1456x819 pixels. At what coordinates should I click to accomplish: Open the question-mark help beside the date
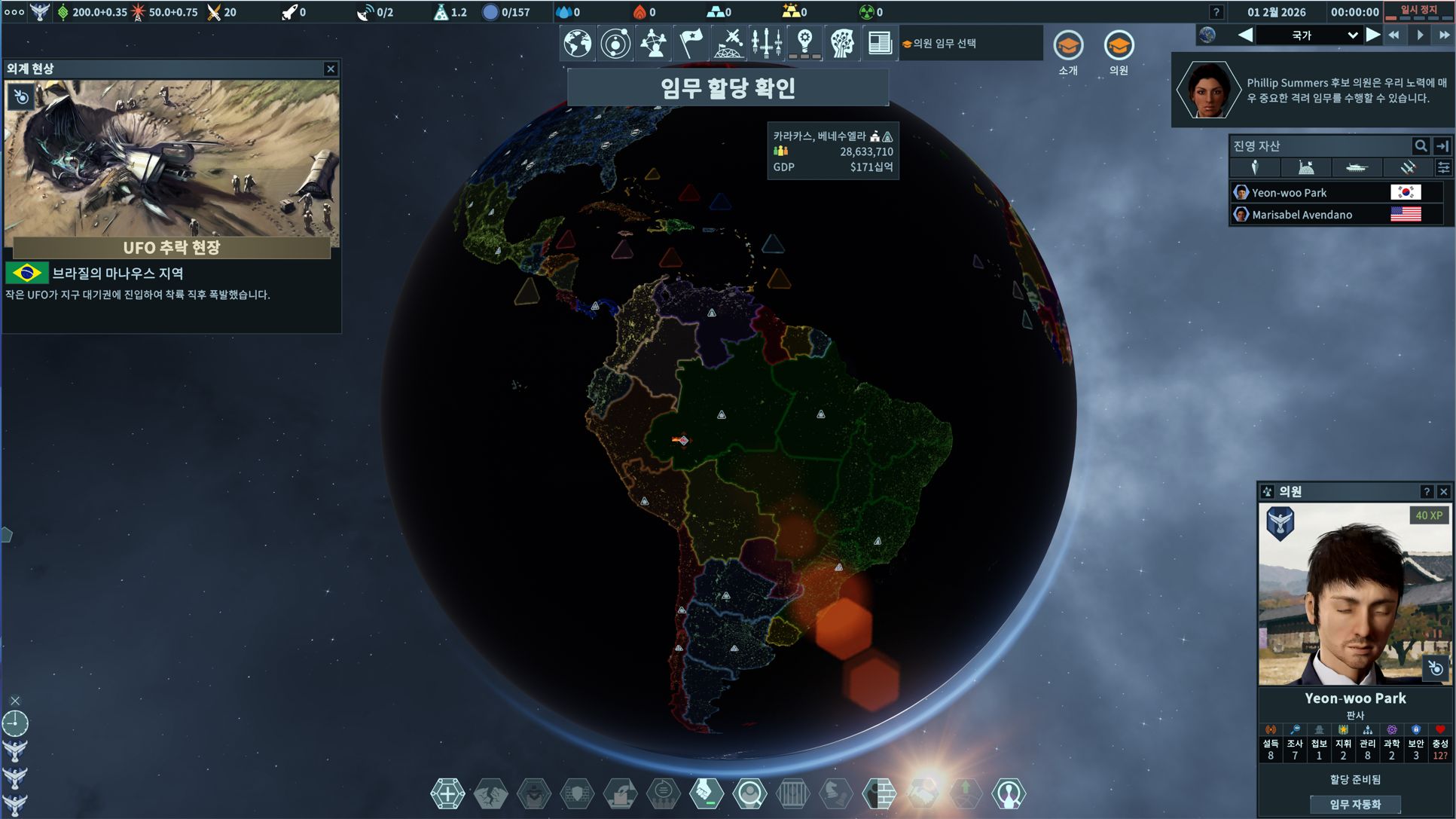click(1216, 12)
